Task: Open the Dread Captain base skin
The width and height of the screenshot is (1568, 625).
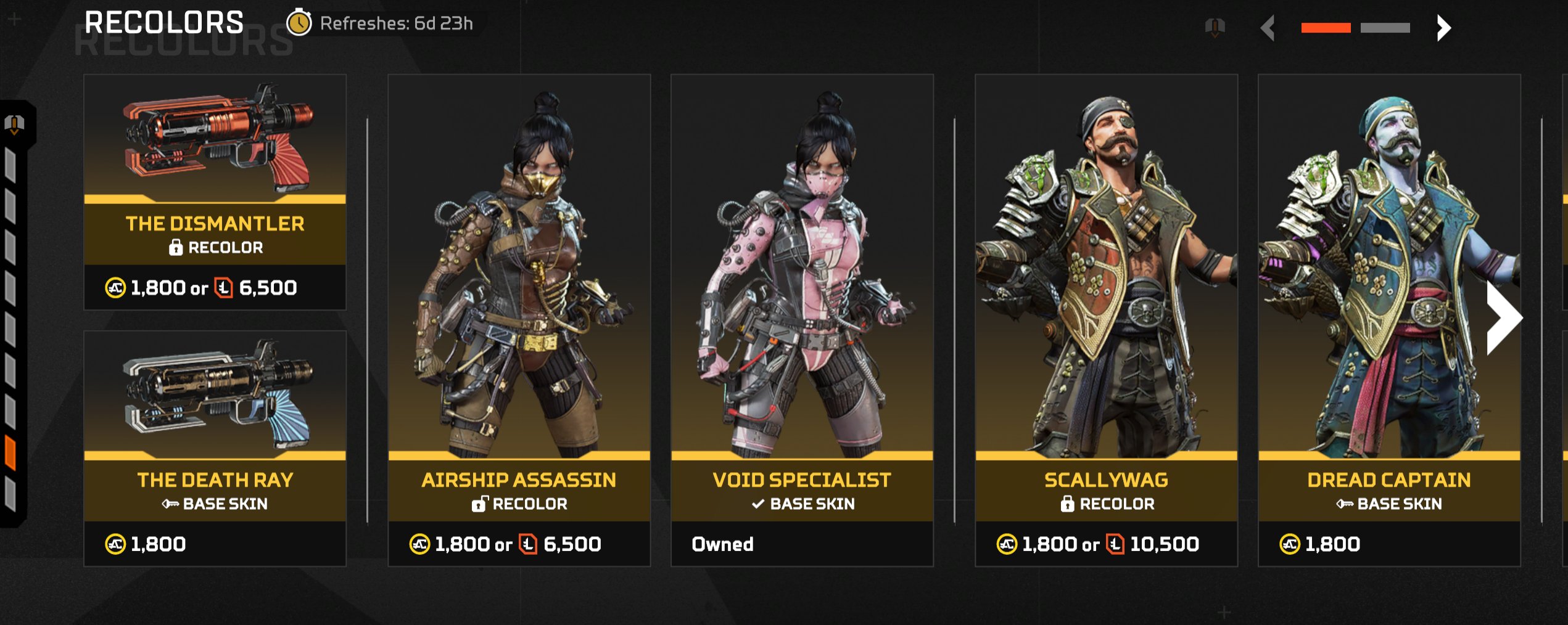Action: pyautogui.click(x=1389, y=320)
